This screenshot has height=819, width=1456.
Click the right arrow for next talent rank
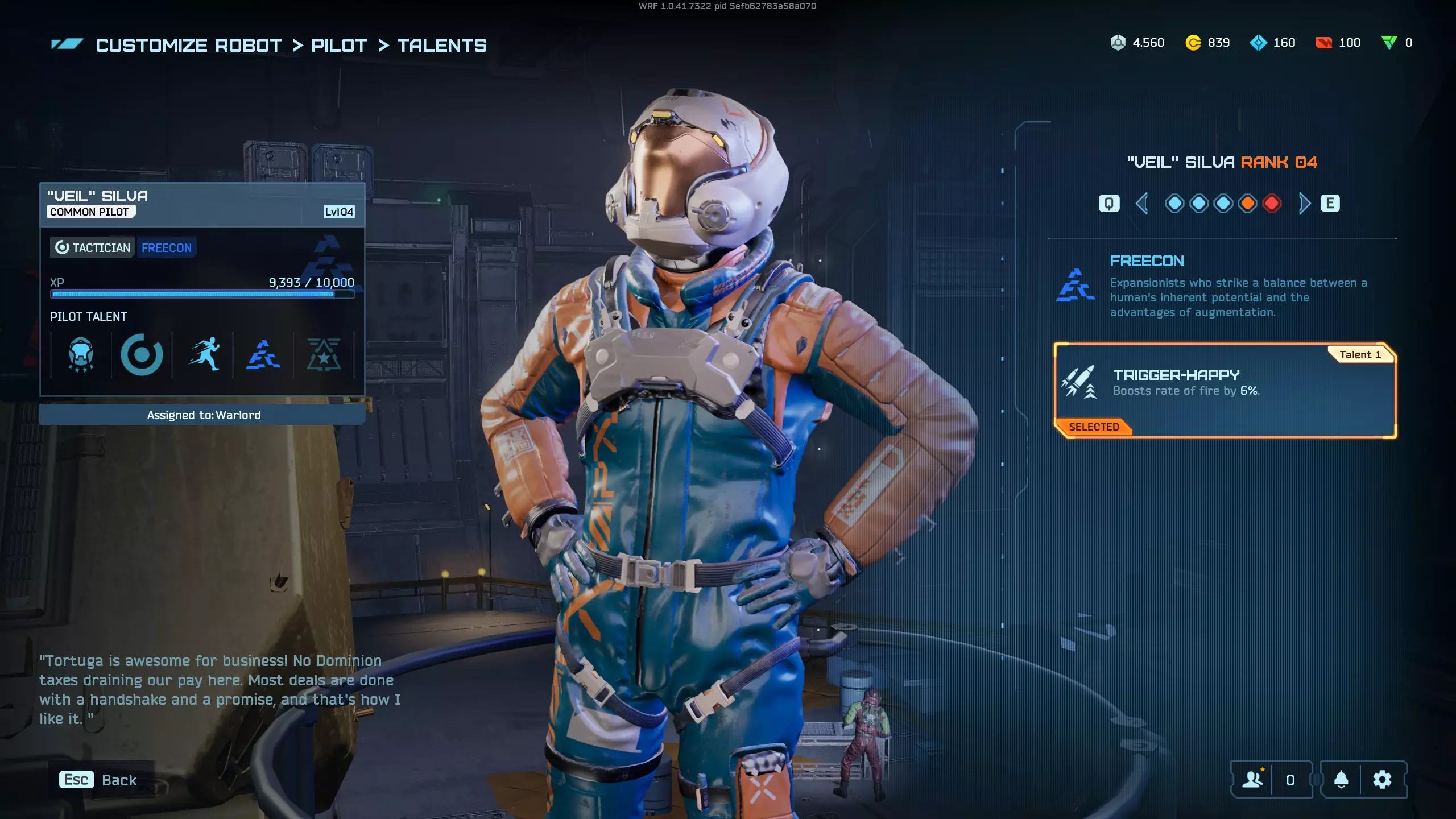click(x=1305, y=204)
